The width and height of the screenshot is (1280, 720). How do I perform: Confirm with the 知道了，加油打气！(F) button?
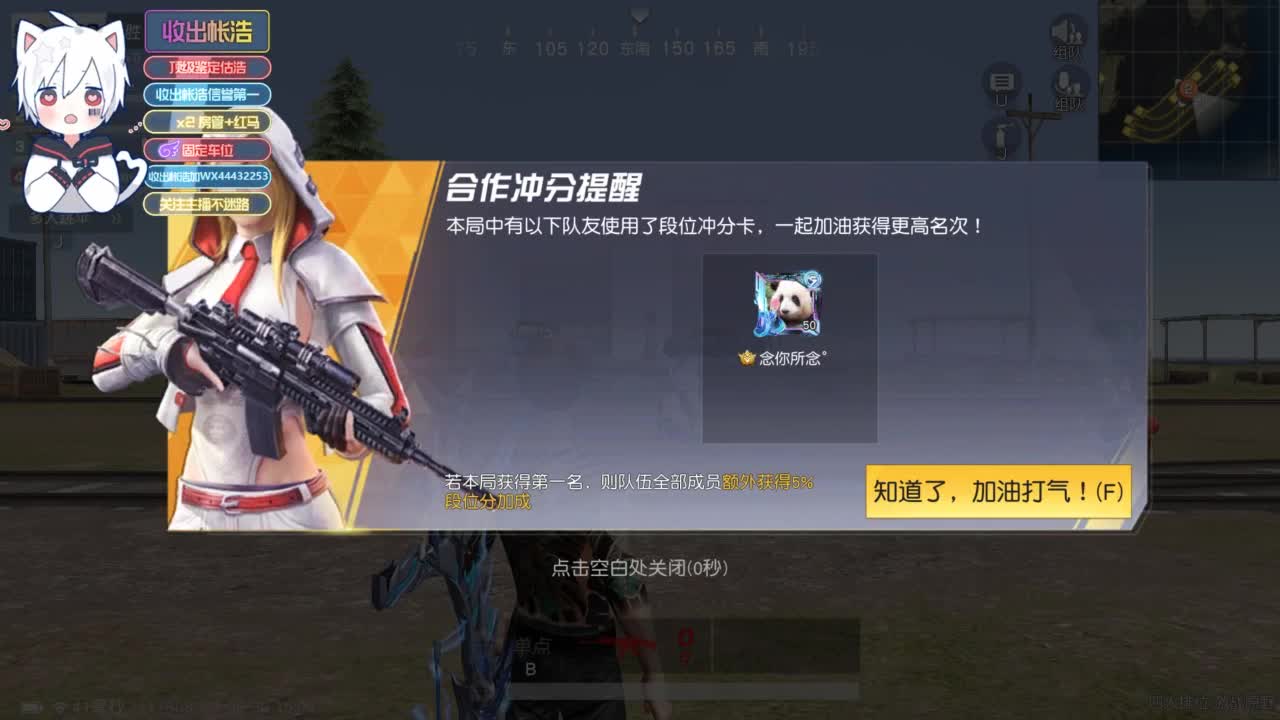pos(997,491)
